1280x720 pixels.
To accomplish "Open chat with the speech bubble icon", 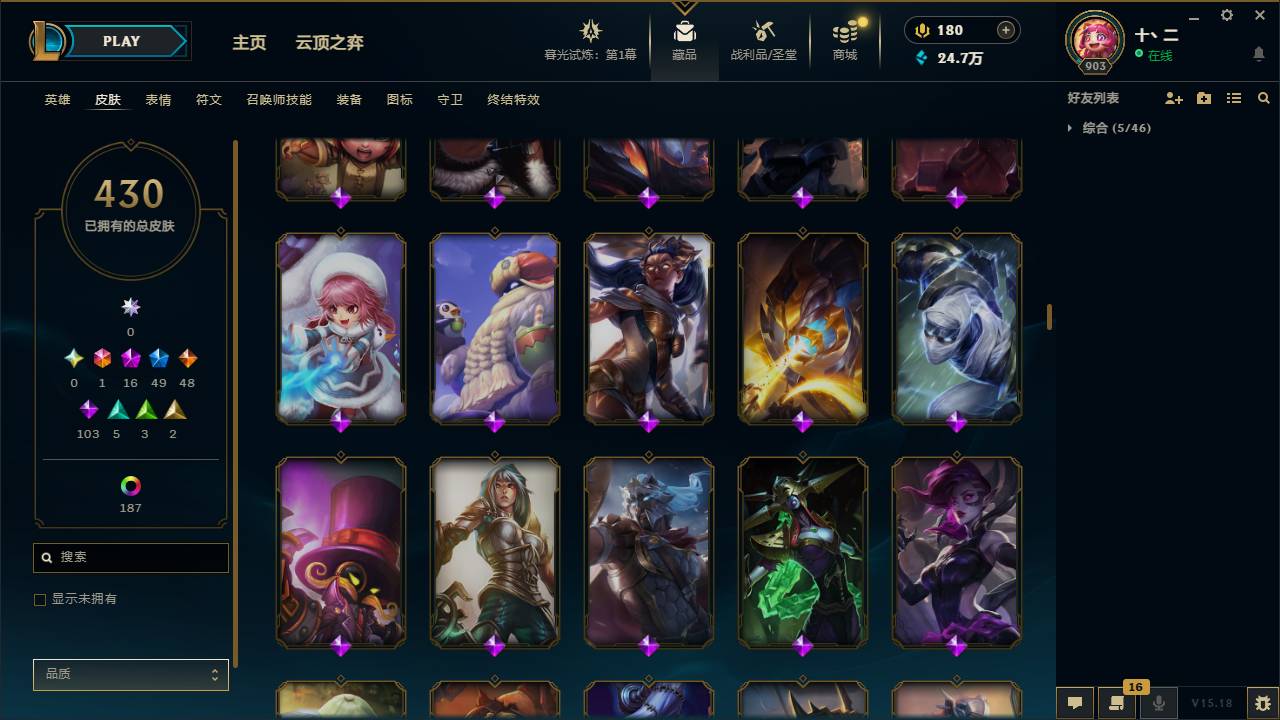I will (1074, 703).
